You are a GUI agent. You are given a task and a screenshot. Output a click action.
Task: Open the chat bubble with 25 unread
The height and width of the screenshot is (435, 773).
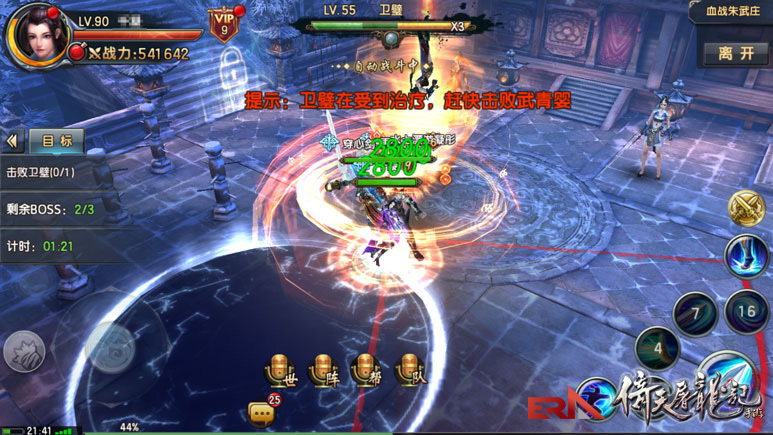click(x=262, y=412)
